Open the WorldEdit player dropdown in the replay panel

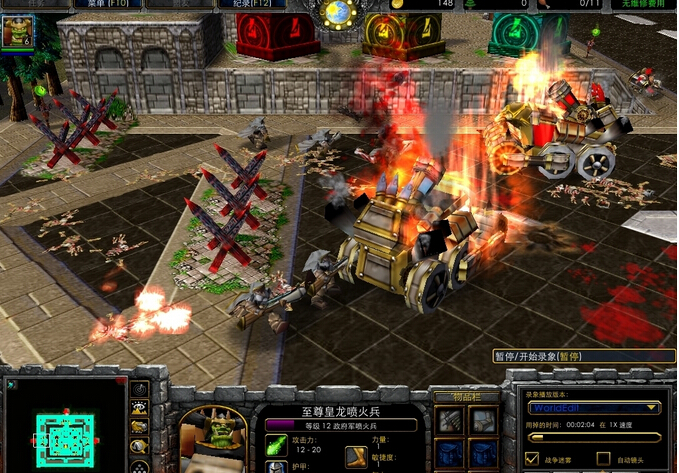tap(594, 408)
